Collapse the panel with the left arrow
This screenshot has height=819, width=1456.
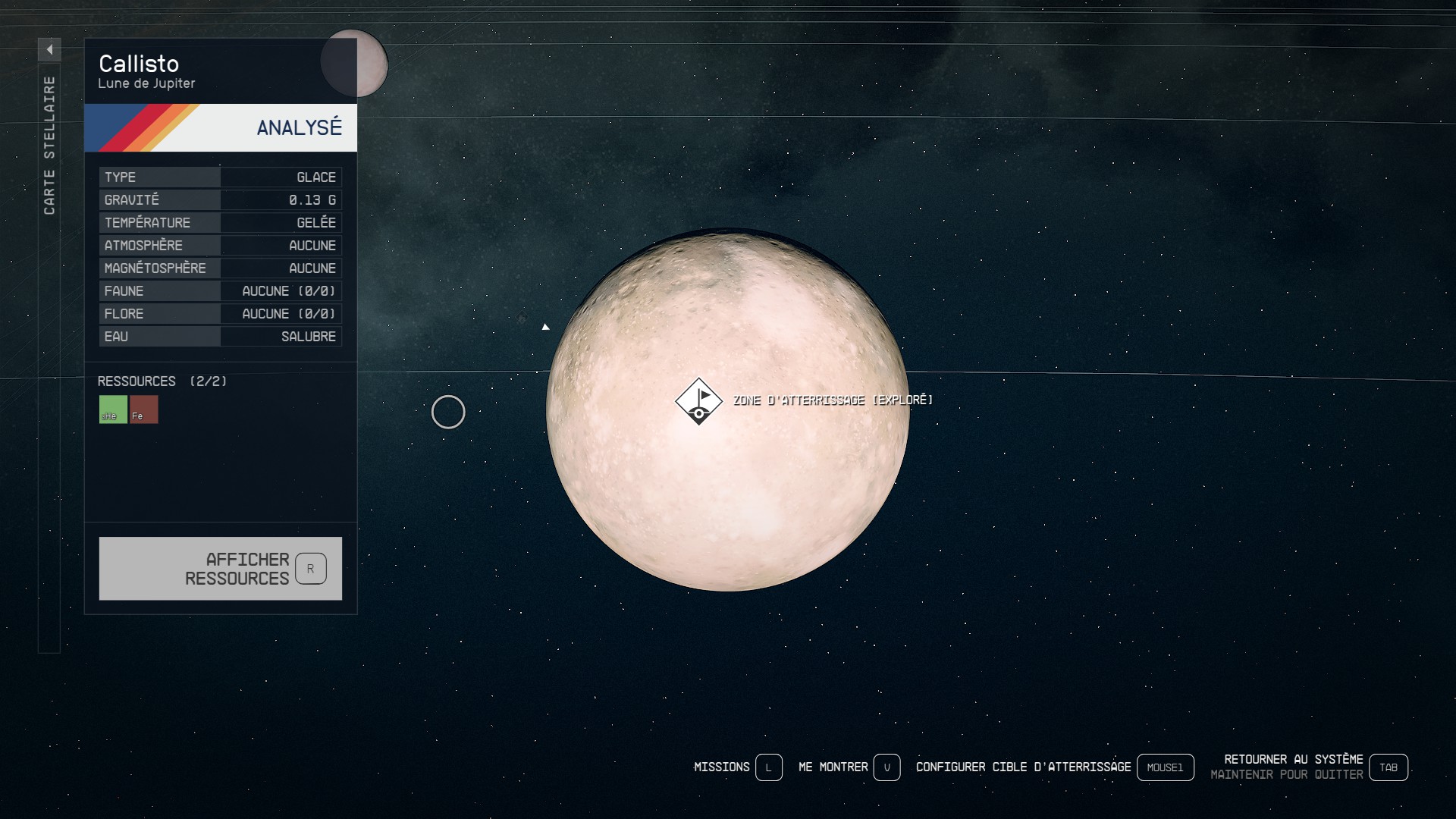tap(49, 50)
